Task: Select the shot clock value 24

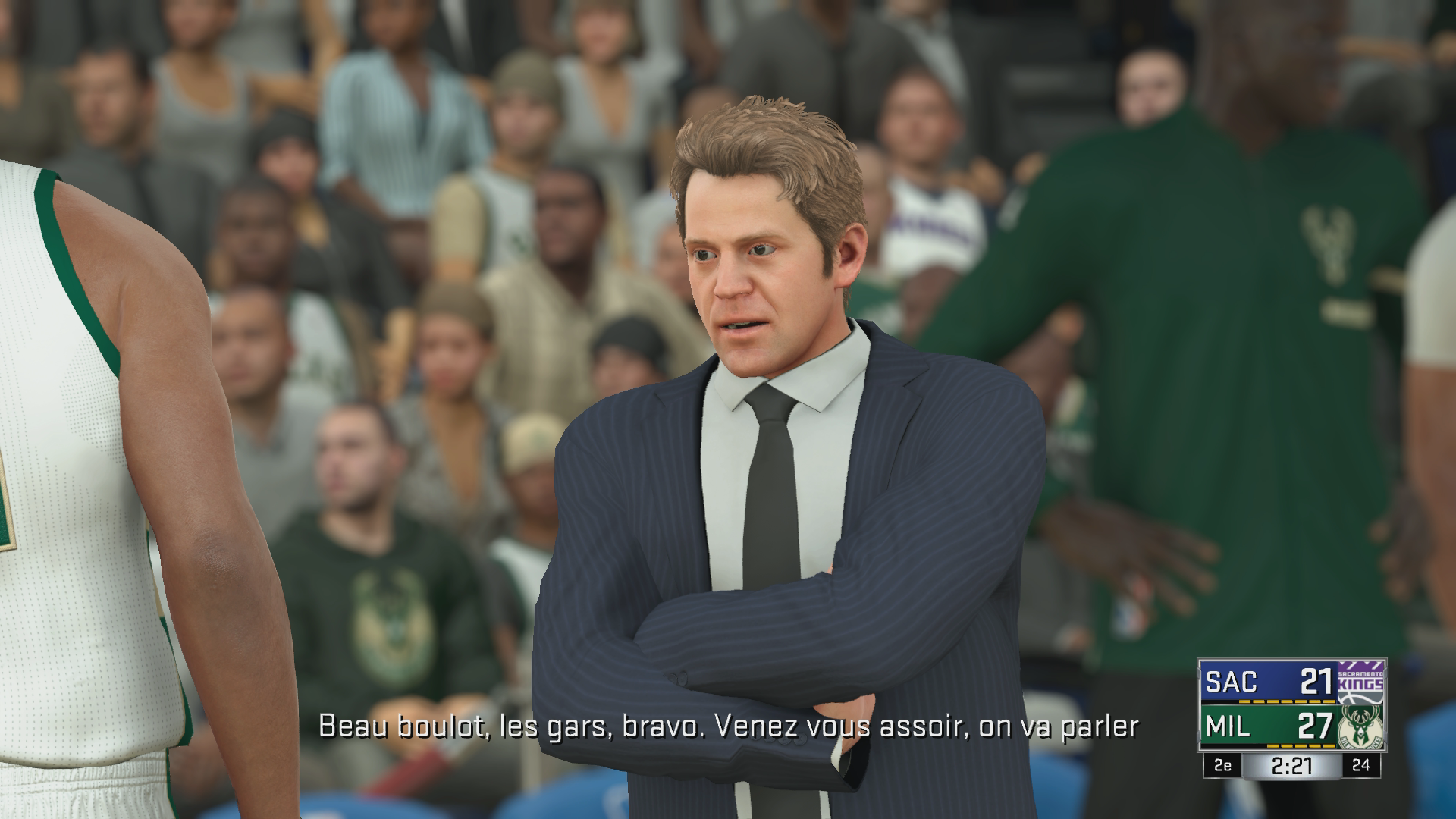Action: click(x=1362, y=766)
